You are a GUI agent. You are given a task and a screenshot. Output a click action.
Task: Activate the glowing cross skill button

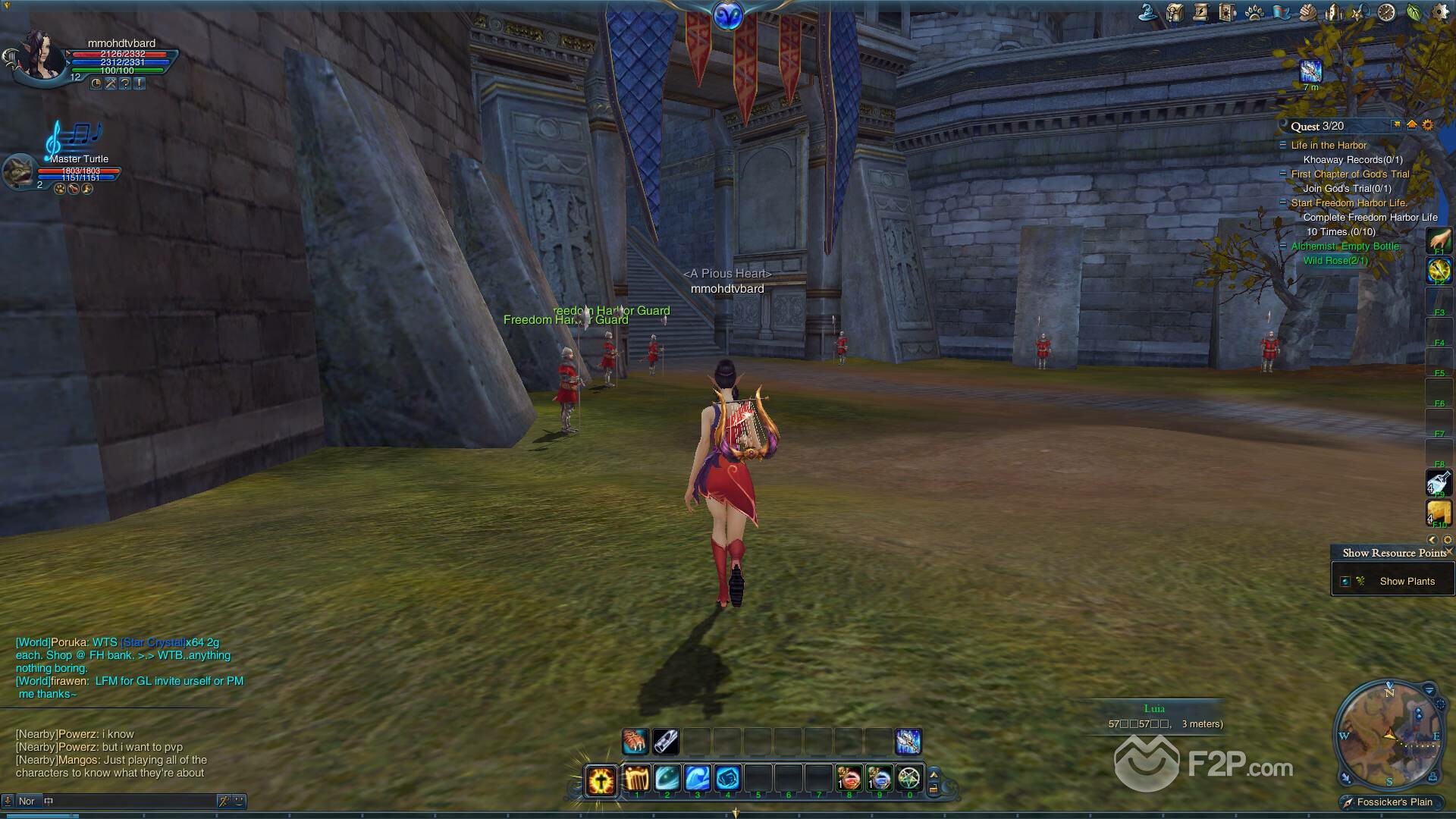601,780
